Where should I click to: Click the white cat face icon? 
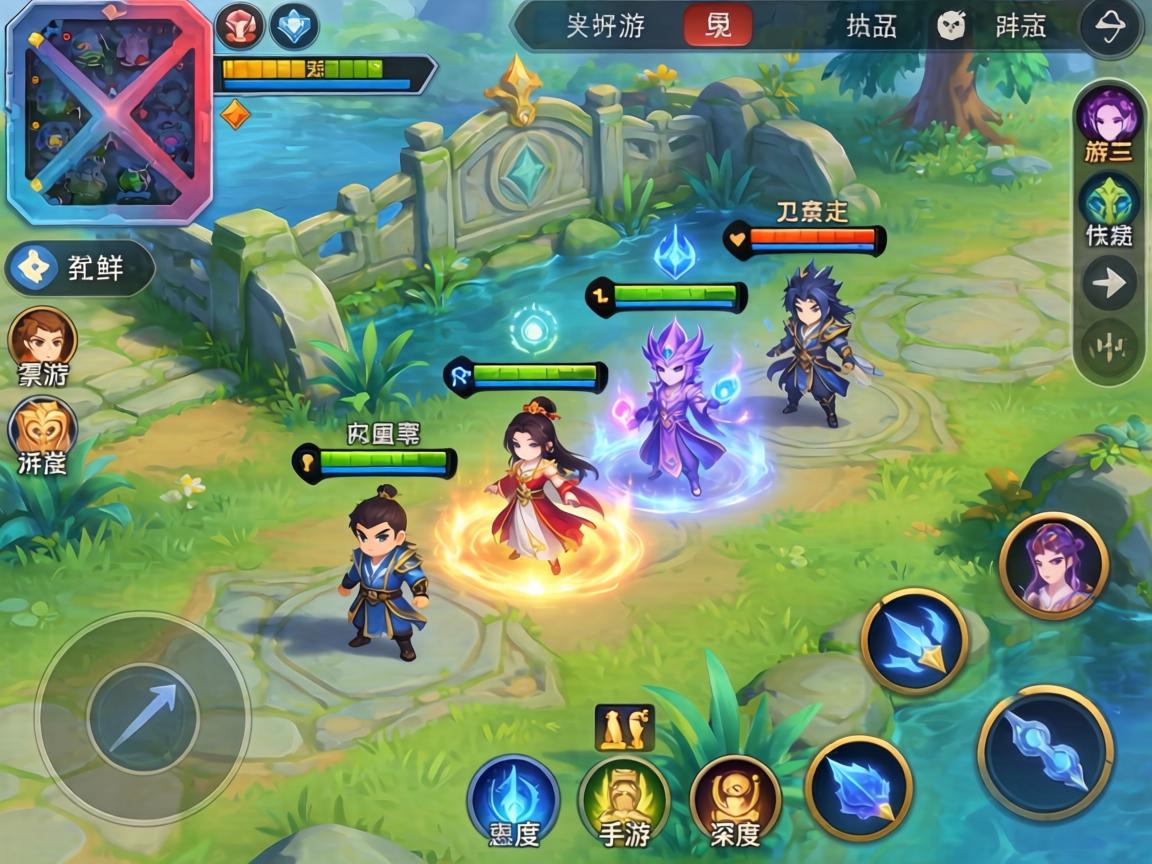[x=951, y=27]
